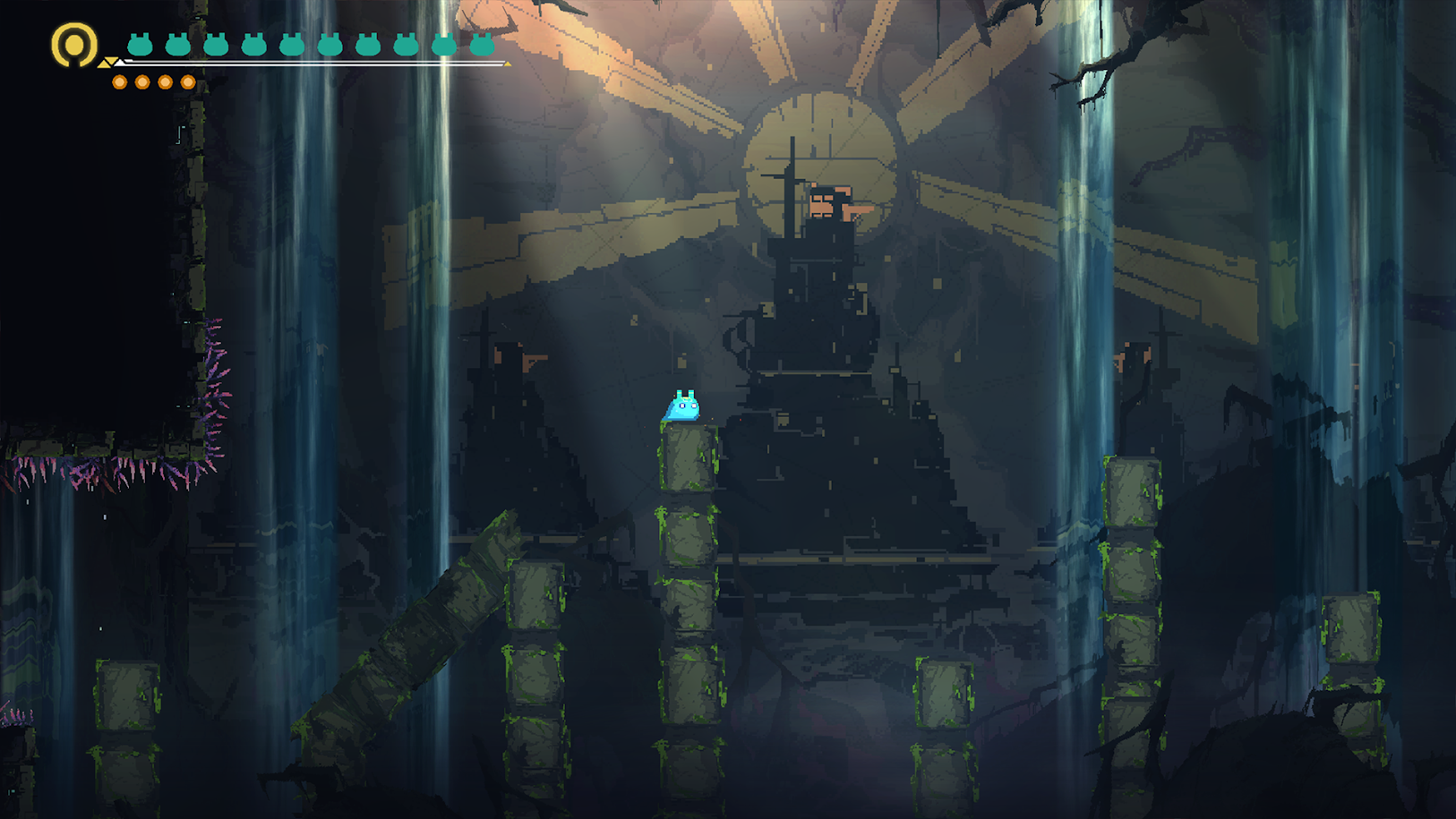Click the blue slug character on the pillar

click(x=682, y=408)
